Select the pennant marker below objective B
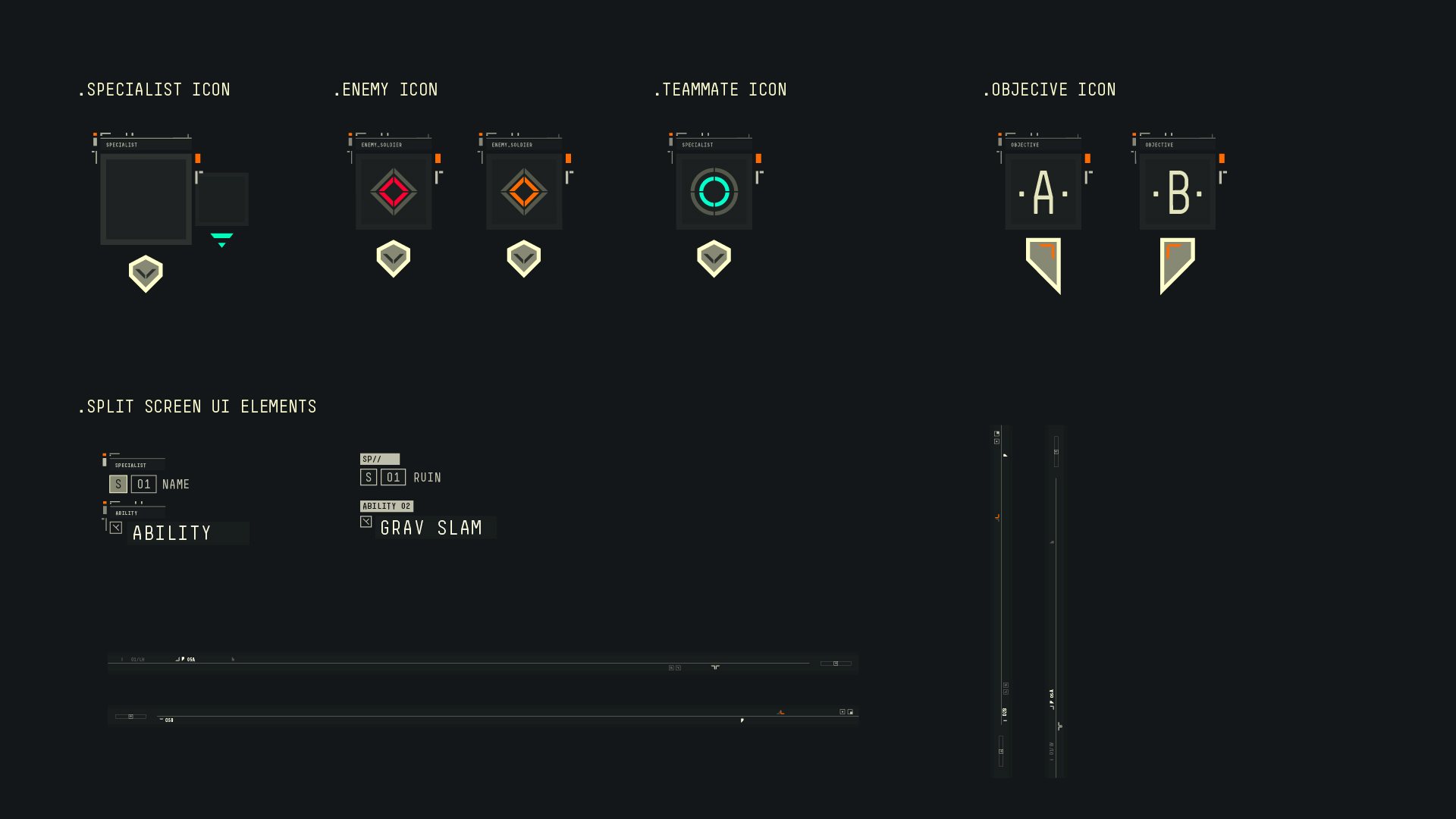 pos(1176,263)
